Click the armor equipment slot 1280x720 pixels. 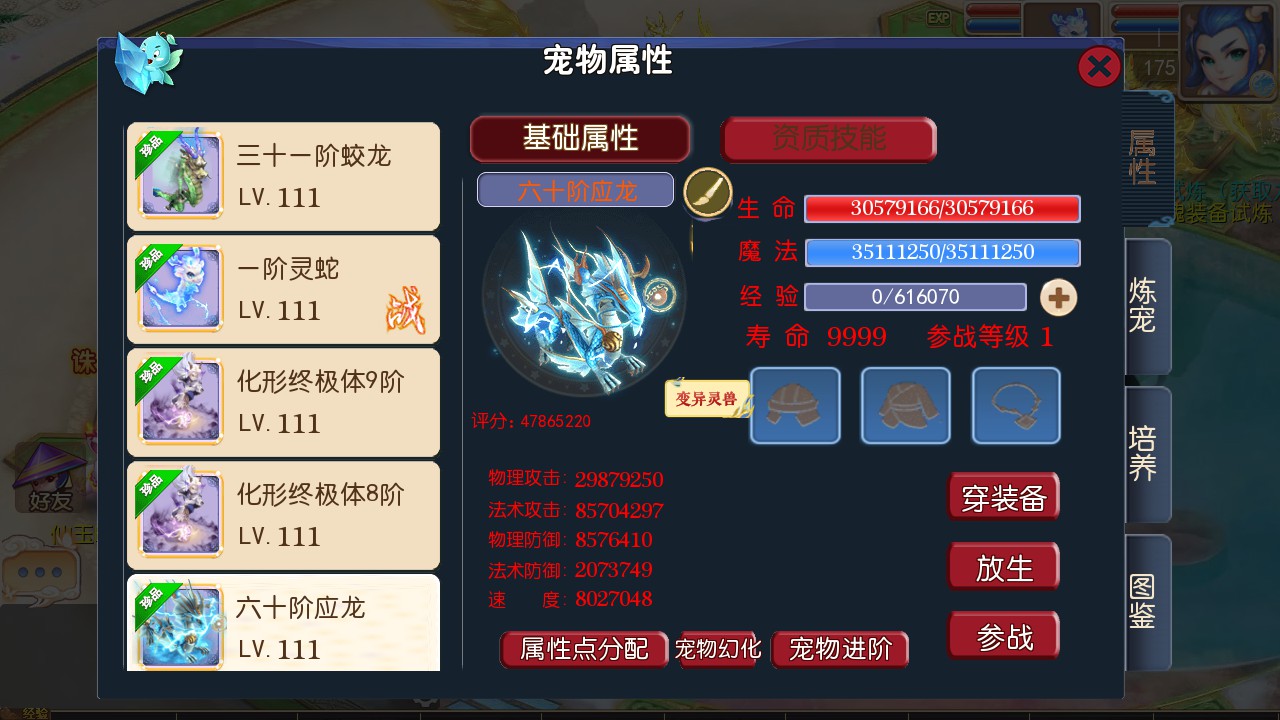(x=905, y=406)
